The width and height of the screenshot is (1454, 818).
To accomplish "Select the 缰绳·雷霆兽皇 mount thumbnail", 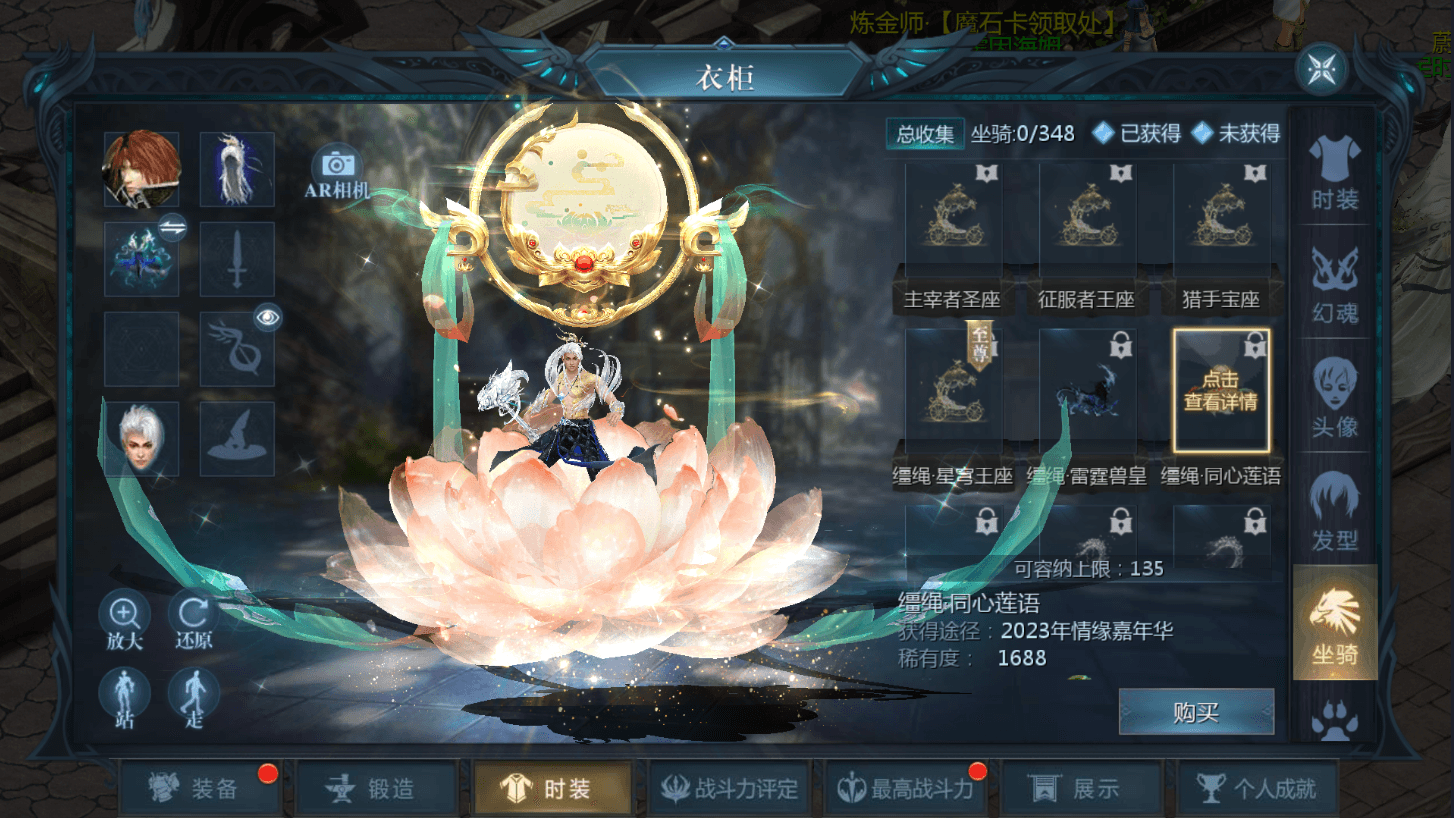I will tap(1087, 388).
